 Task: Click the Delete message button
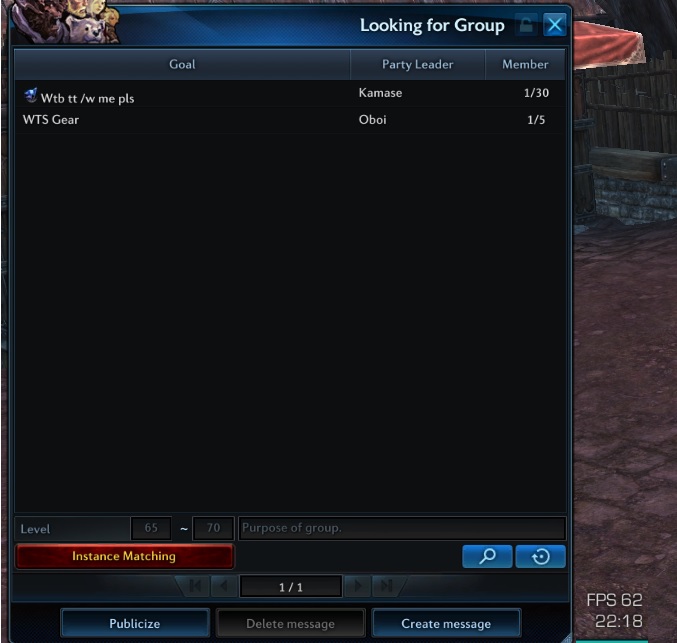tap(290, 623)
